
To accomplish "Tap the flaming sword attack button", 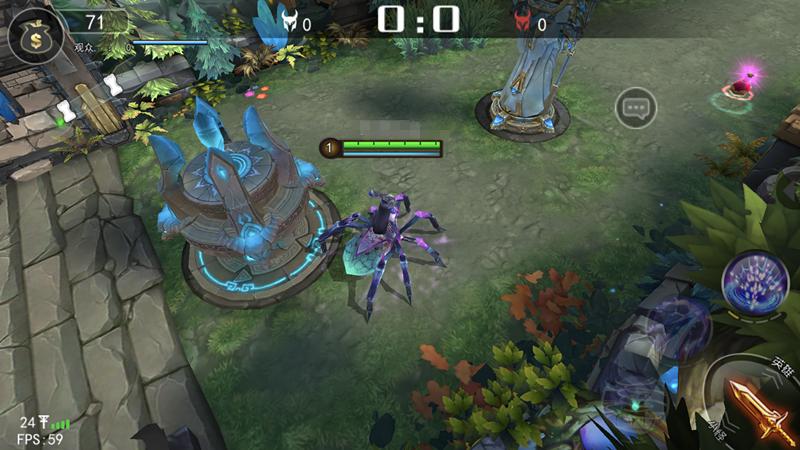I will pos(759,407).
